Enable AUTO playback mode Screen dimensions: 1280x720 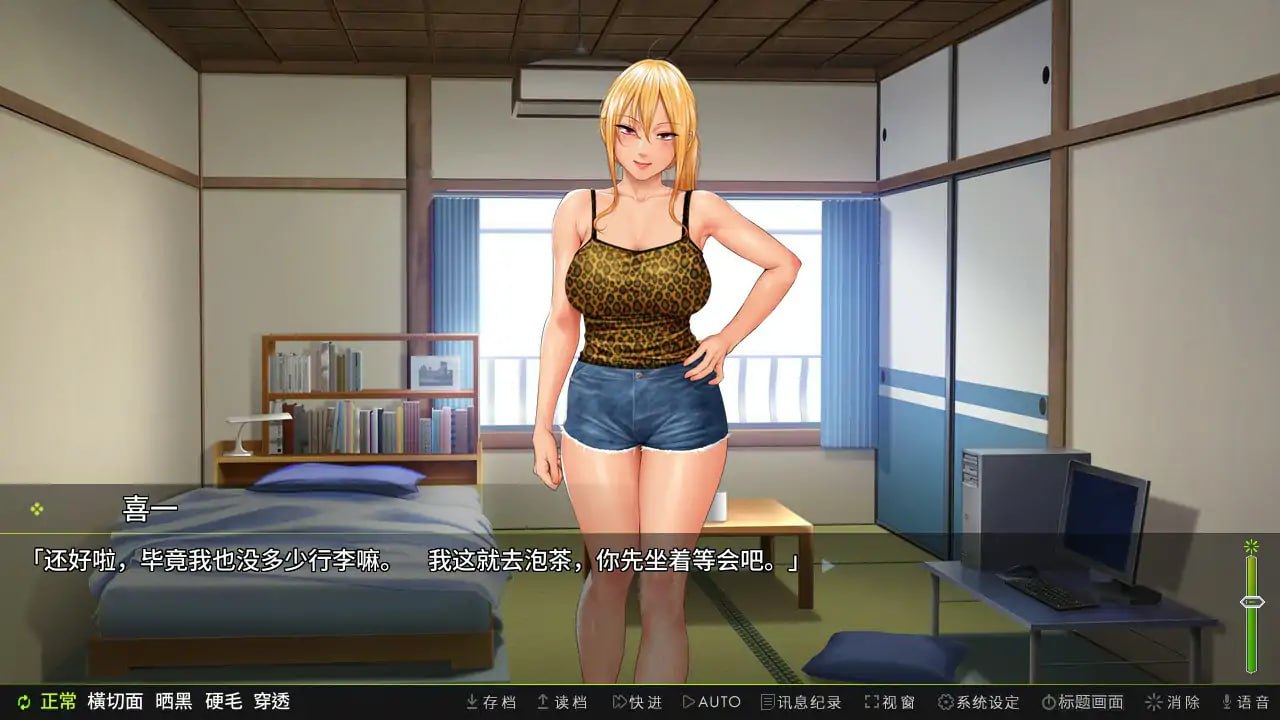click(x=710, y=703)
